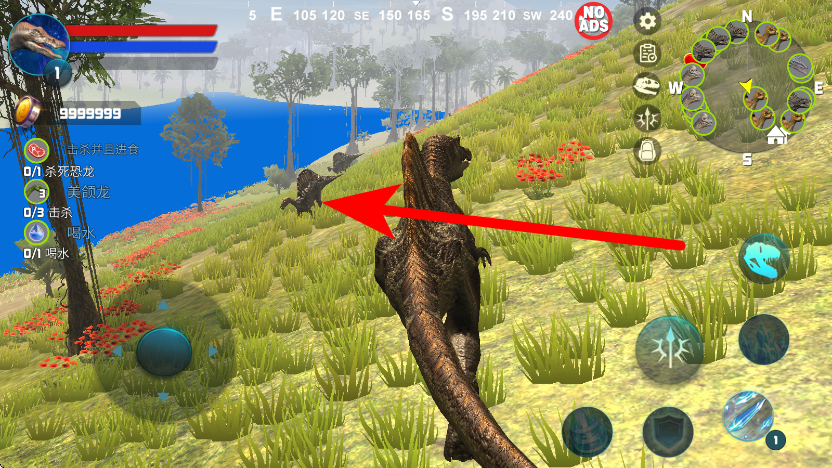Open the dinosaur skull menu
832x468 pixels.
[x=647, y=85]
